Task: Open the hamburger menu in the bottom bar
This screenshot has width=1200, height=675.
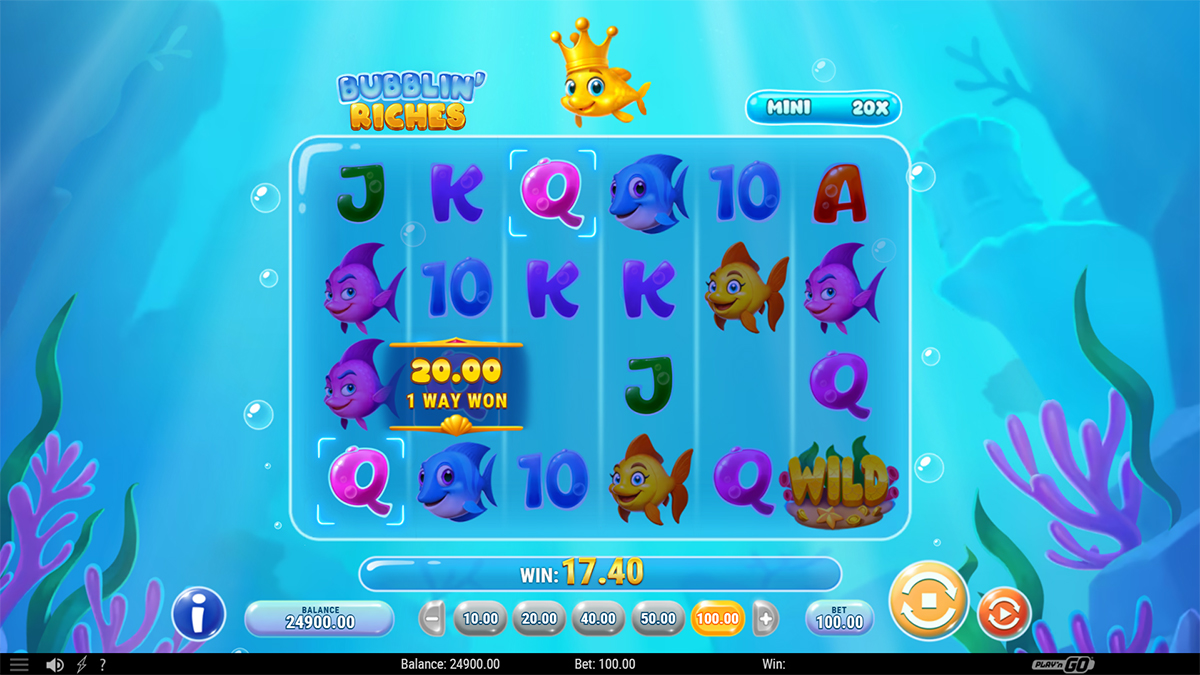Action: 19,664
